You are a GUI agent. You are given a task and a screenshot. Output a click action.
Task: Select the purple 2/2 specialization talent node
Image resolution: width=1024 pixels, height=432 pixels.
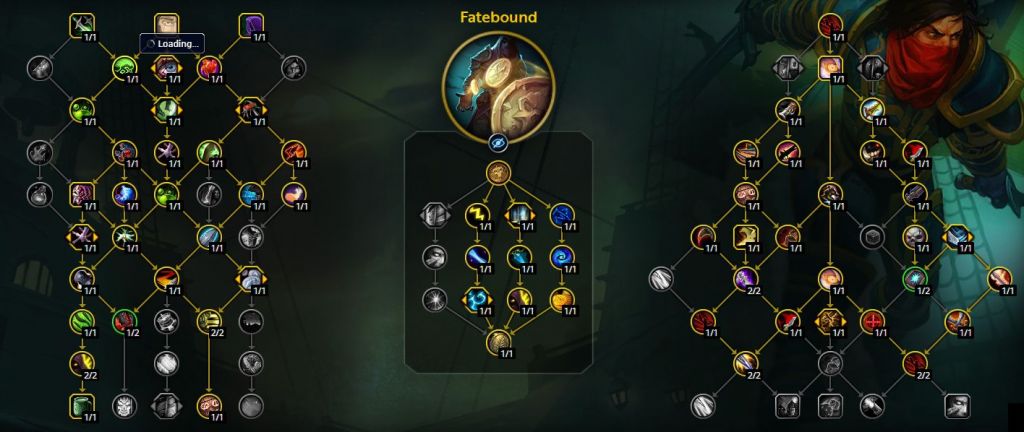pos(745,278)
